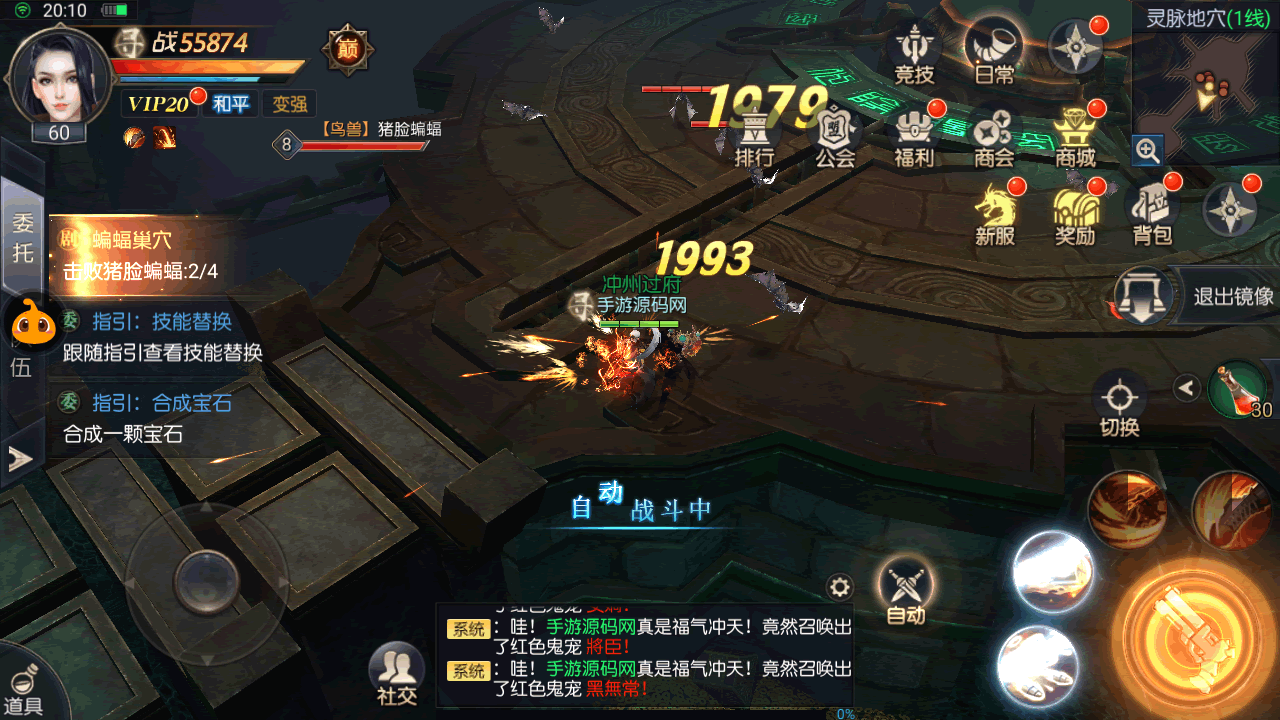Open the 排行 ranking board
Viewport: 1280px width, 720px height.
pos(754,136)
